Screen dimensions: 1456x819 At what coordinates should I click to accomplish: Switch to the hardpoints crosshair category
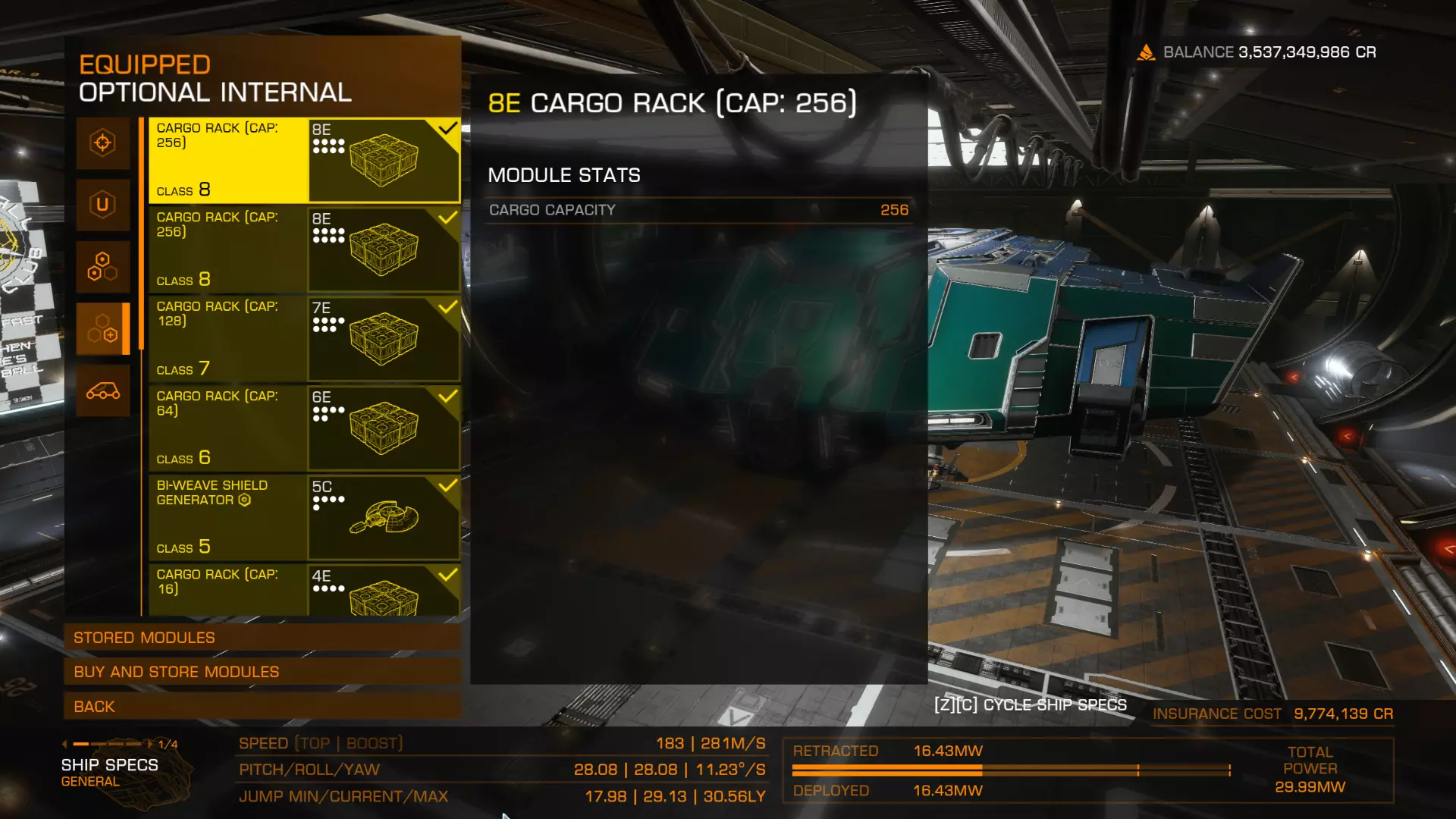[103, 143]
